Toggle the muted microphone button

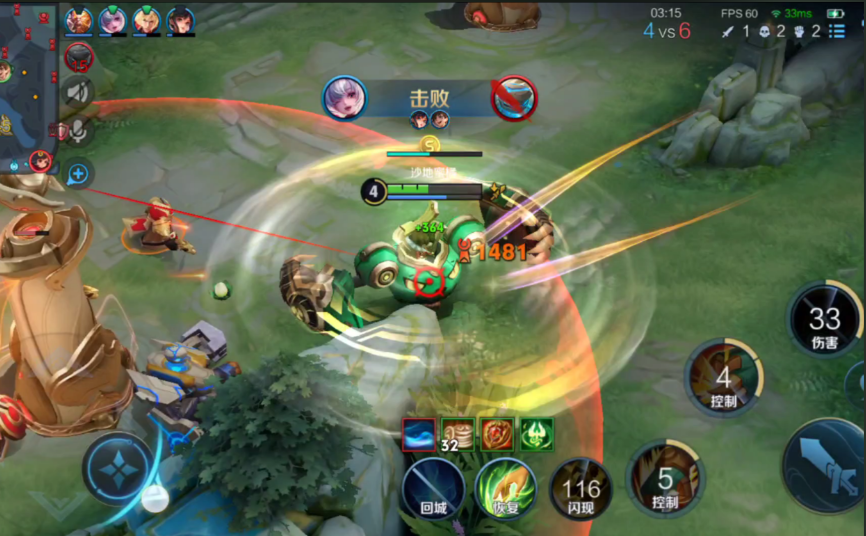click(x=78, y=131)
